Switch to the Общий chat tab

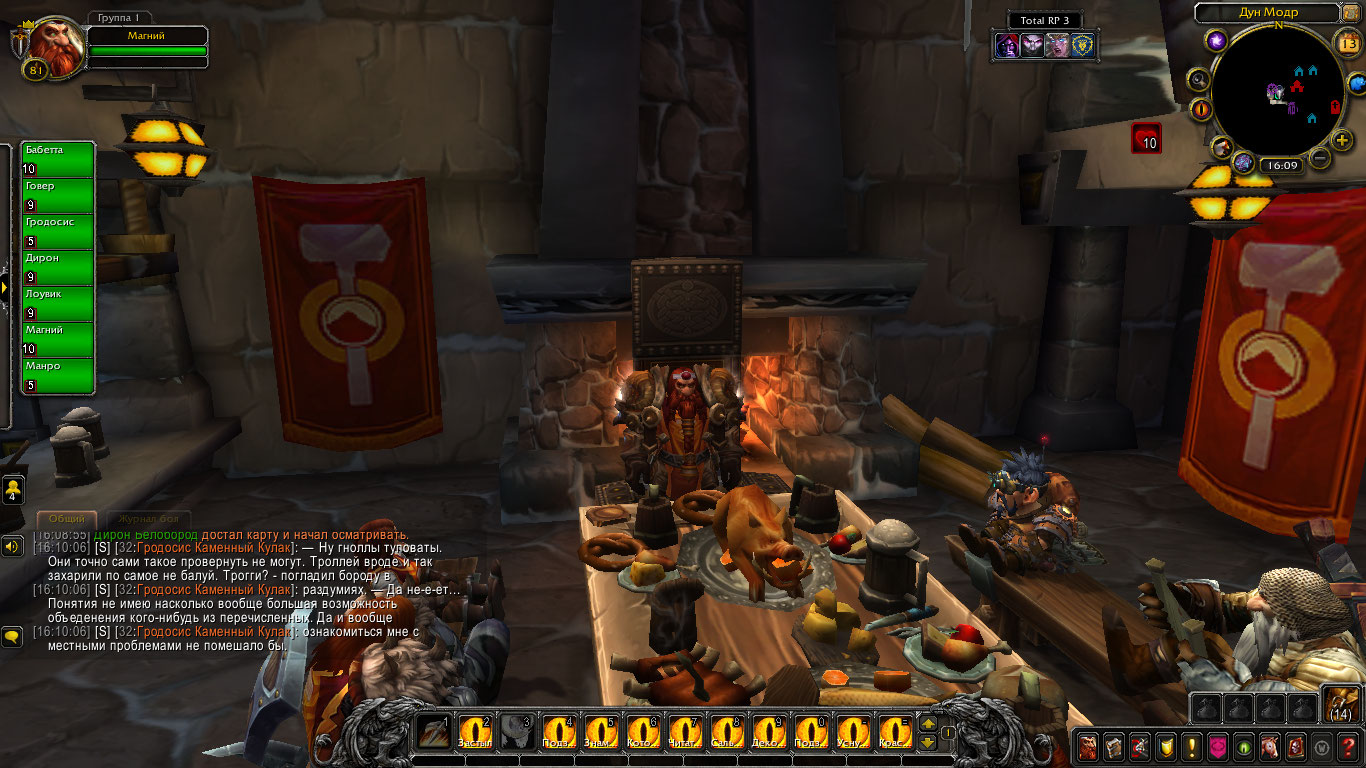pyautogui.click(x=67, y=519)
